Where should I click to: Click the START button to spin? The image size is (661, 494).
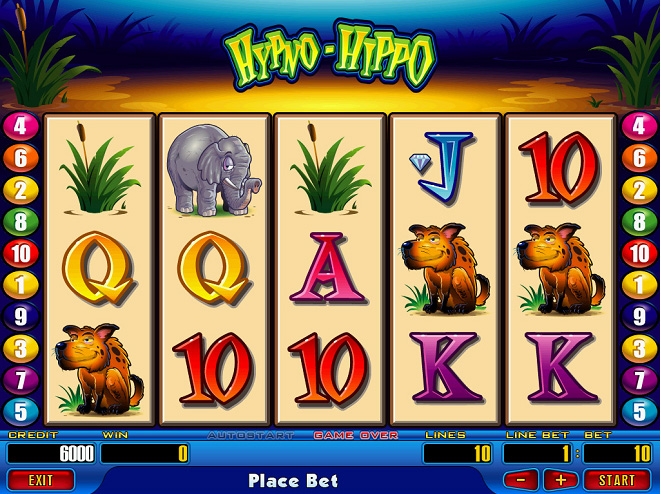click(x=617, y=480)
